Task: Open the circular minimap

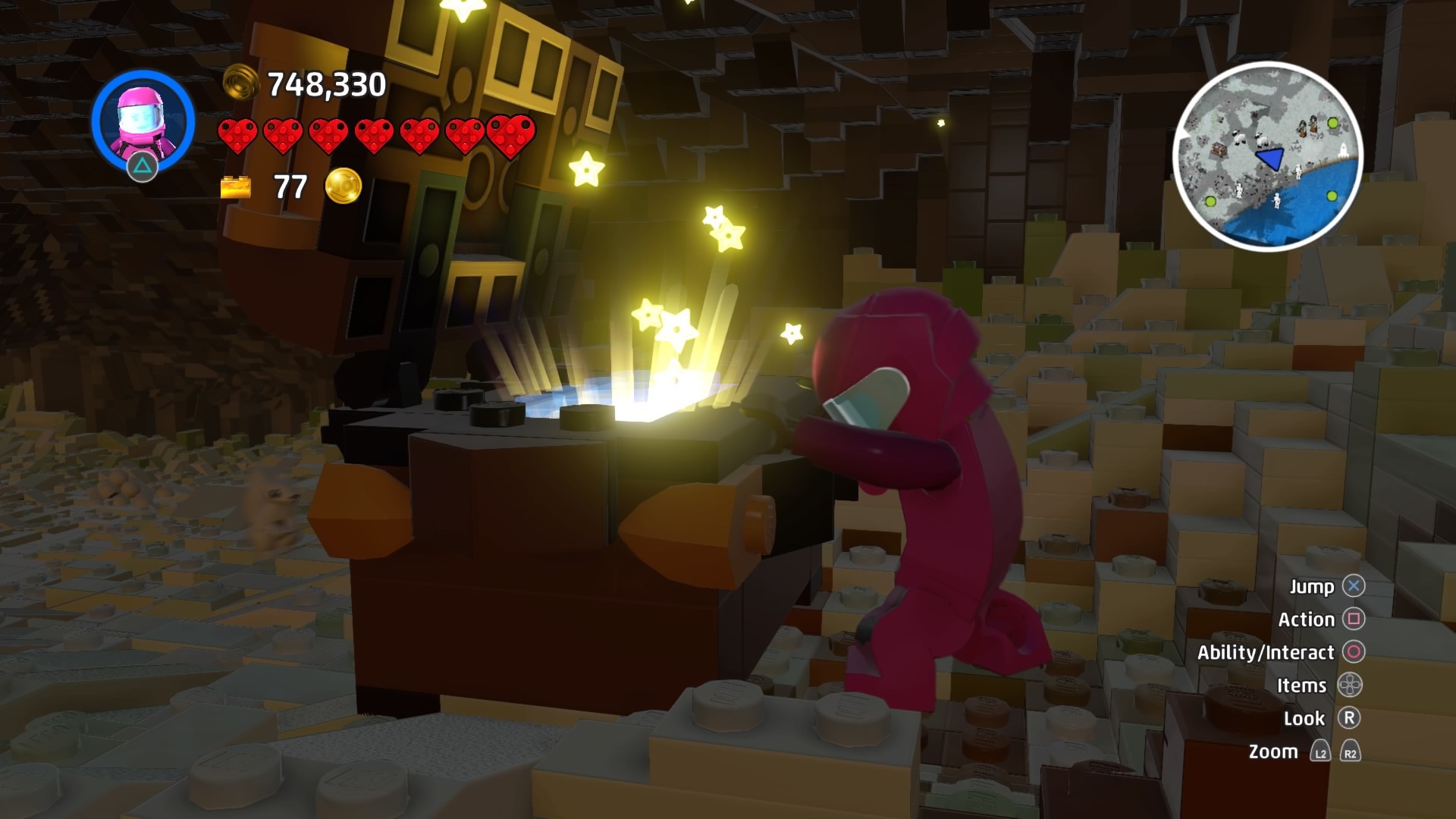Action: point(1267,156)
